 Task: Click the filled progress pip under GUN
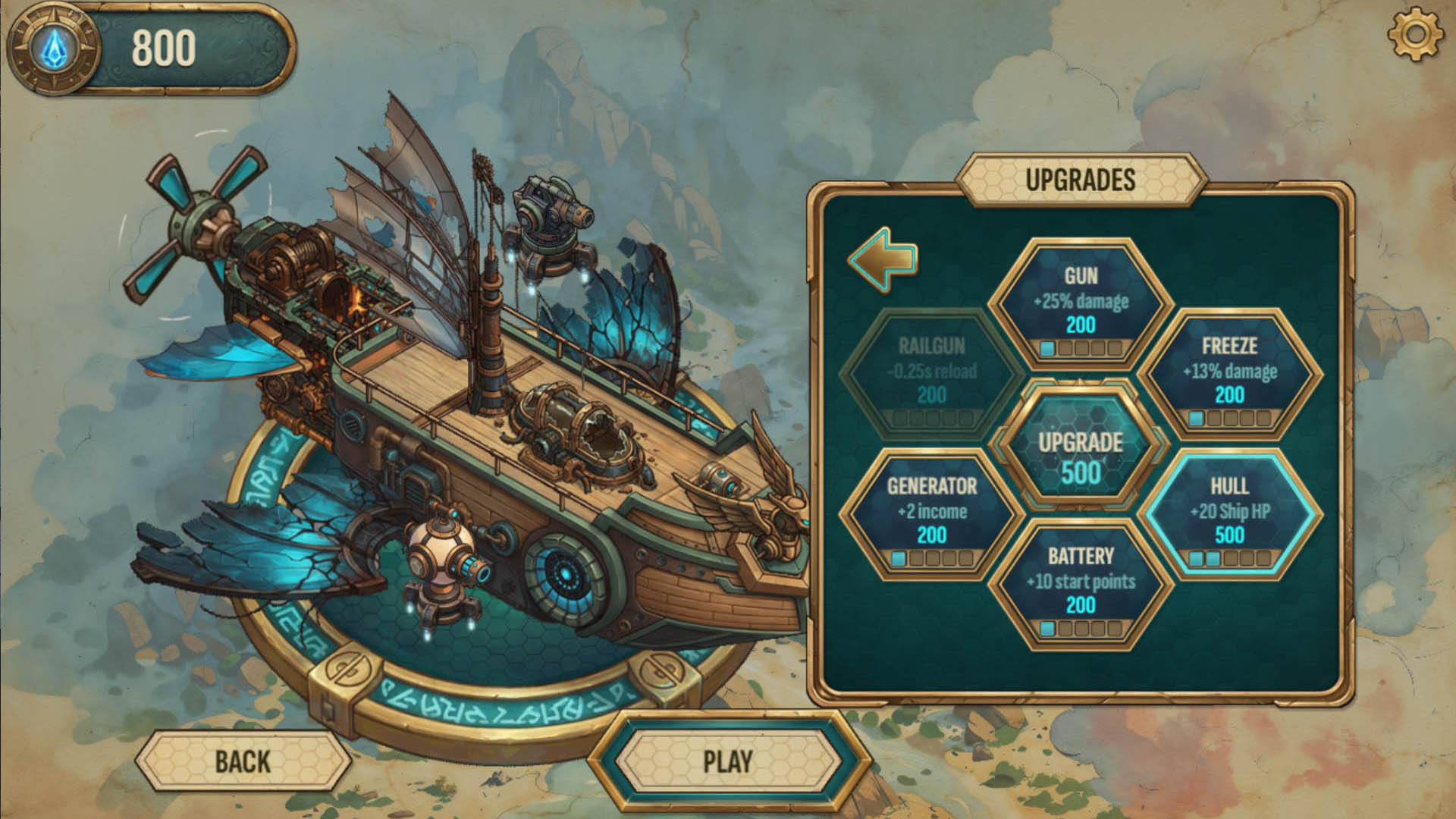click(x=1047, y=349)
